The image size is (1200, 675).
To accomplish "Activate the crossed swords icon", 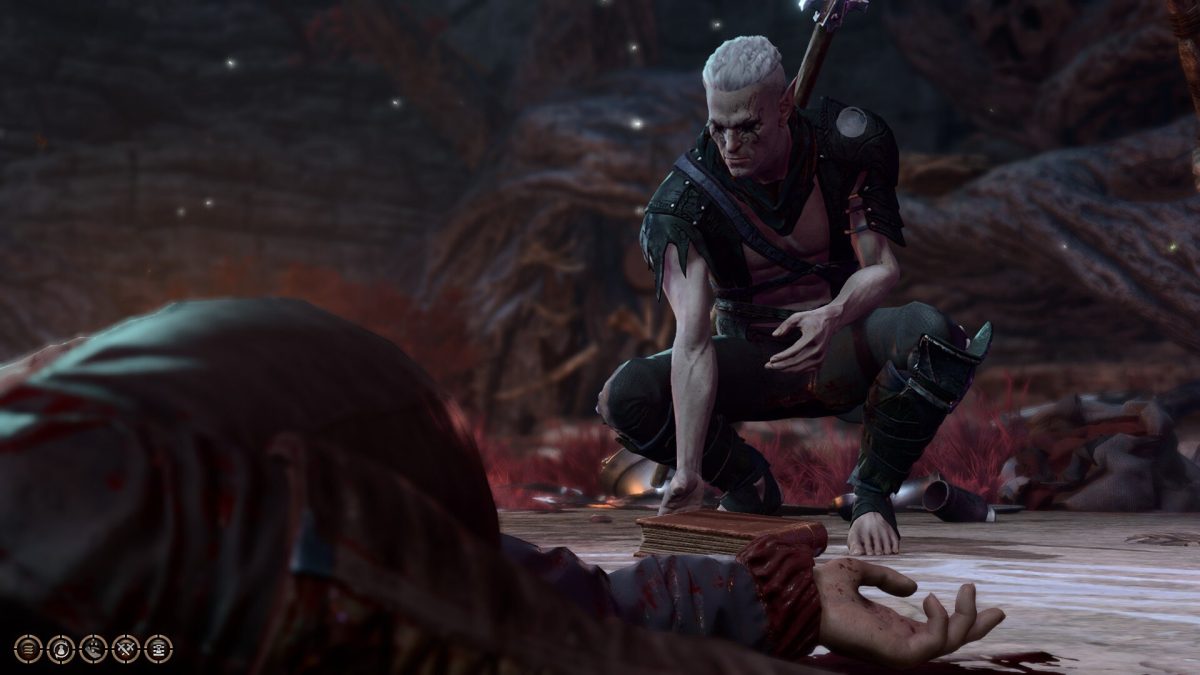I will coord(126,649).
